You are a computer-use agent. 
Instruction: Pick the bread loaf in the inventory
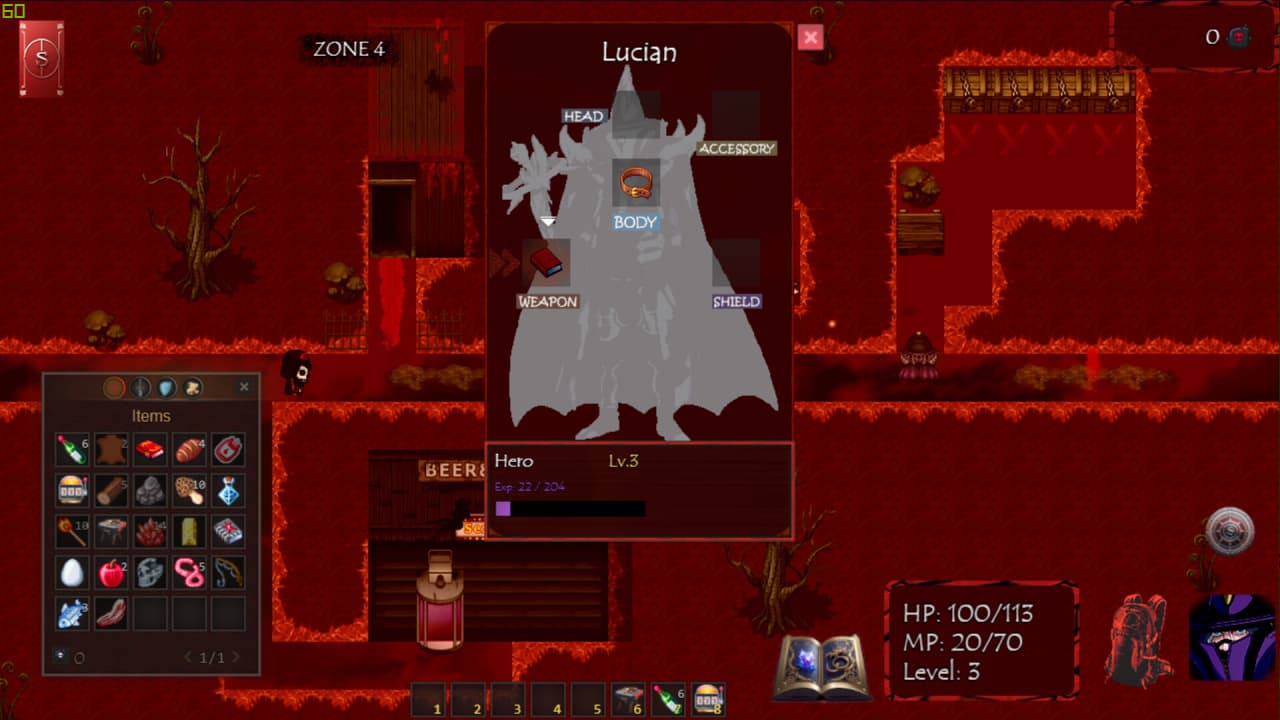point(189,450)
